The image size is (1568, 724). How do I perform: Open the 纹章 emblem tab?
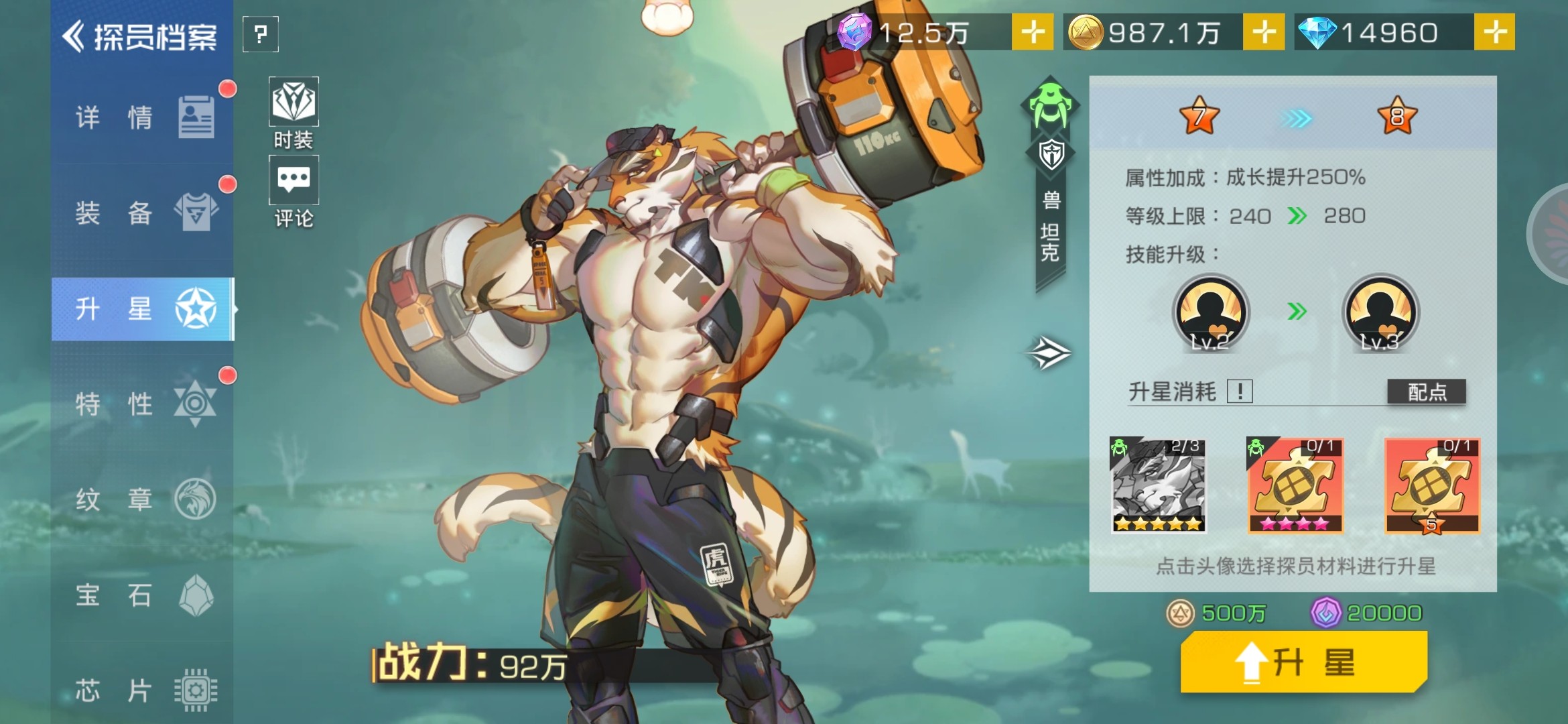pyautogui.click(x=143, y=499)
